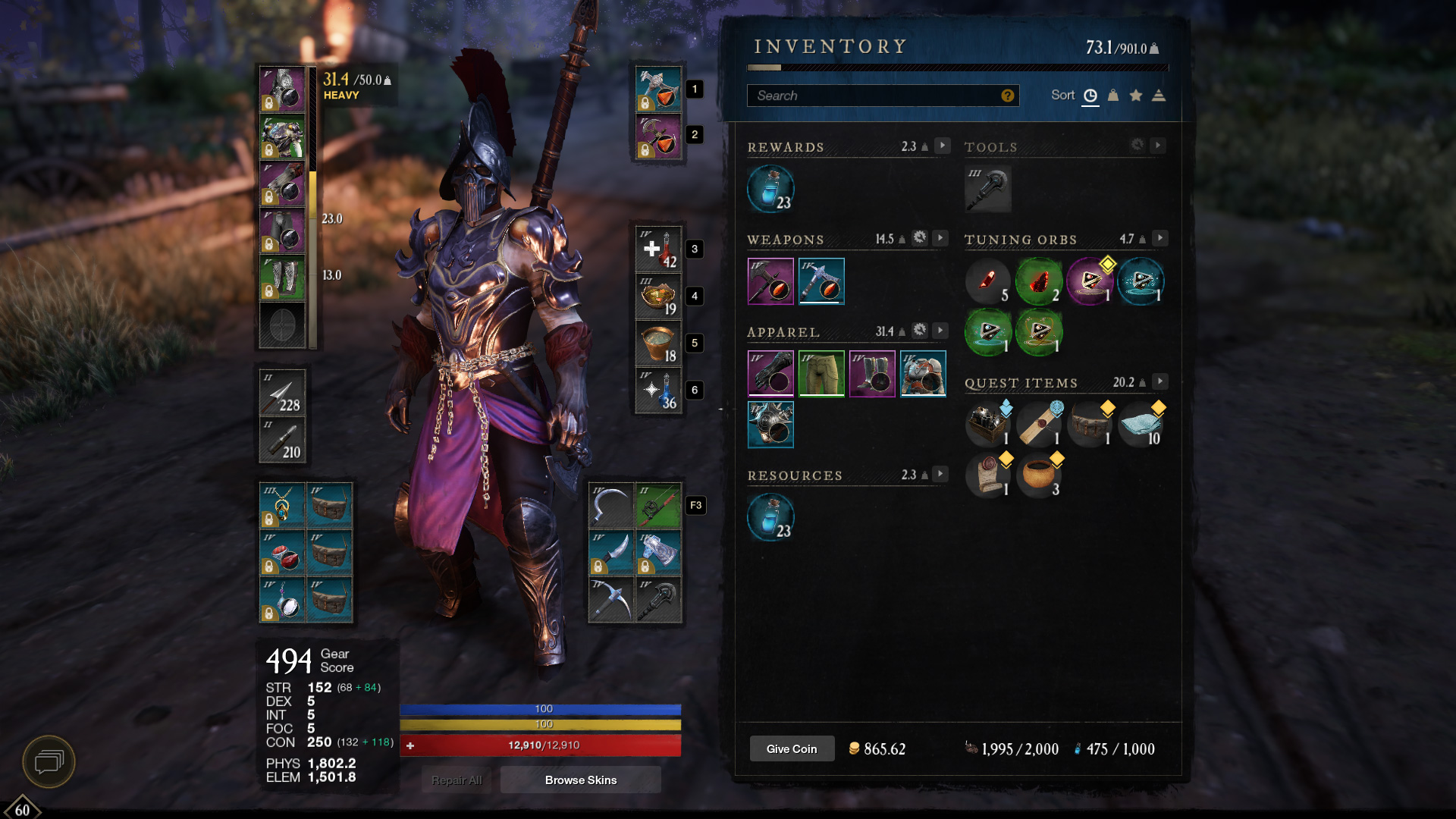Select the sickle tool slot
The image size is (1456, 819).
click(610, 506)
